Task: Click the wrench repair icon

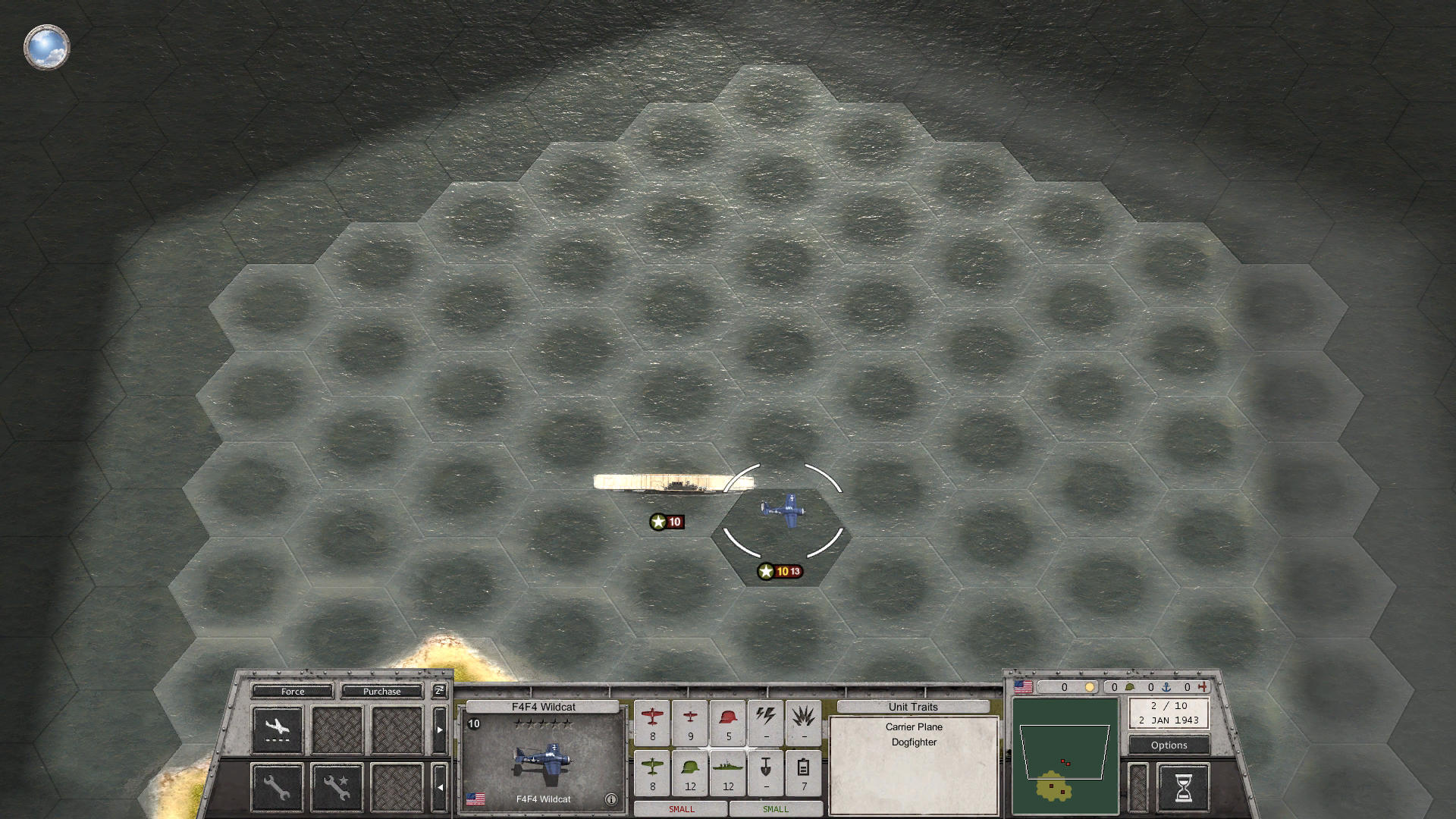Action: pos(277,787)
